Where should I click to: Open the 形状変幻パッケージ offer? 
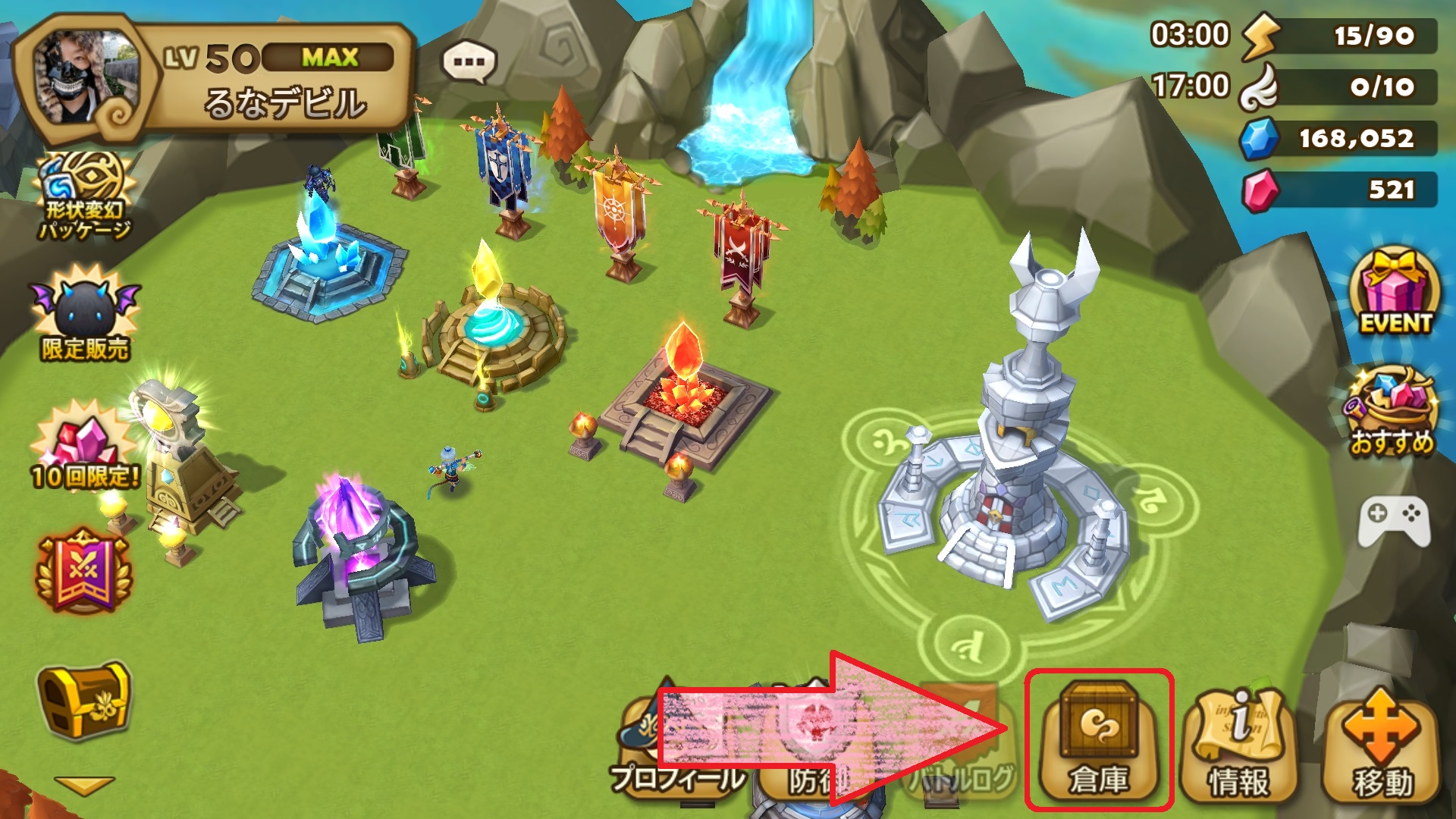coord(85,196)
